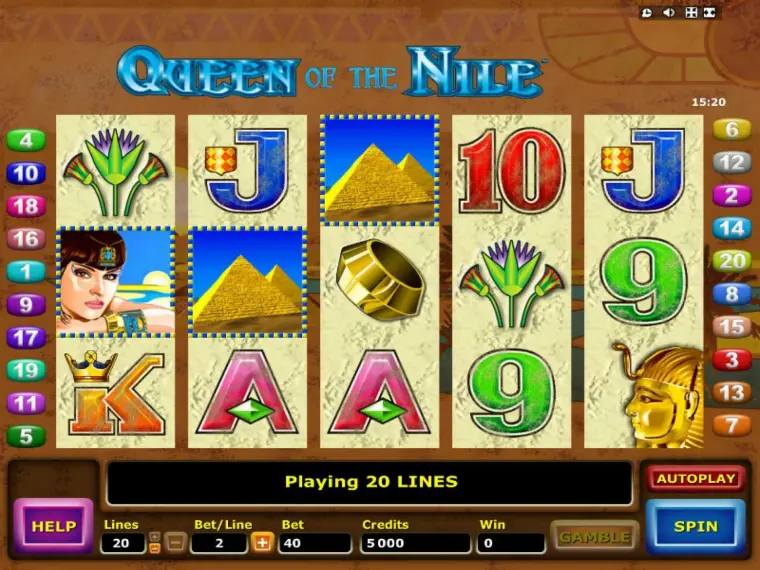
Task: Select payline number 3 badge
Action: pos(732,359)
